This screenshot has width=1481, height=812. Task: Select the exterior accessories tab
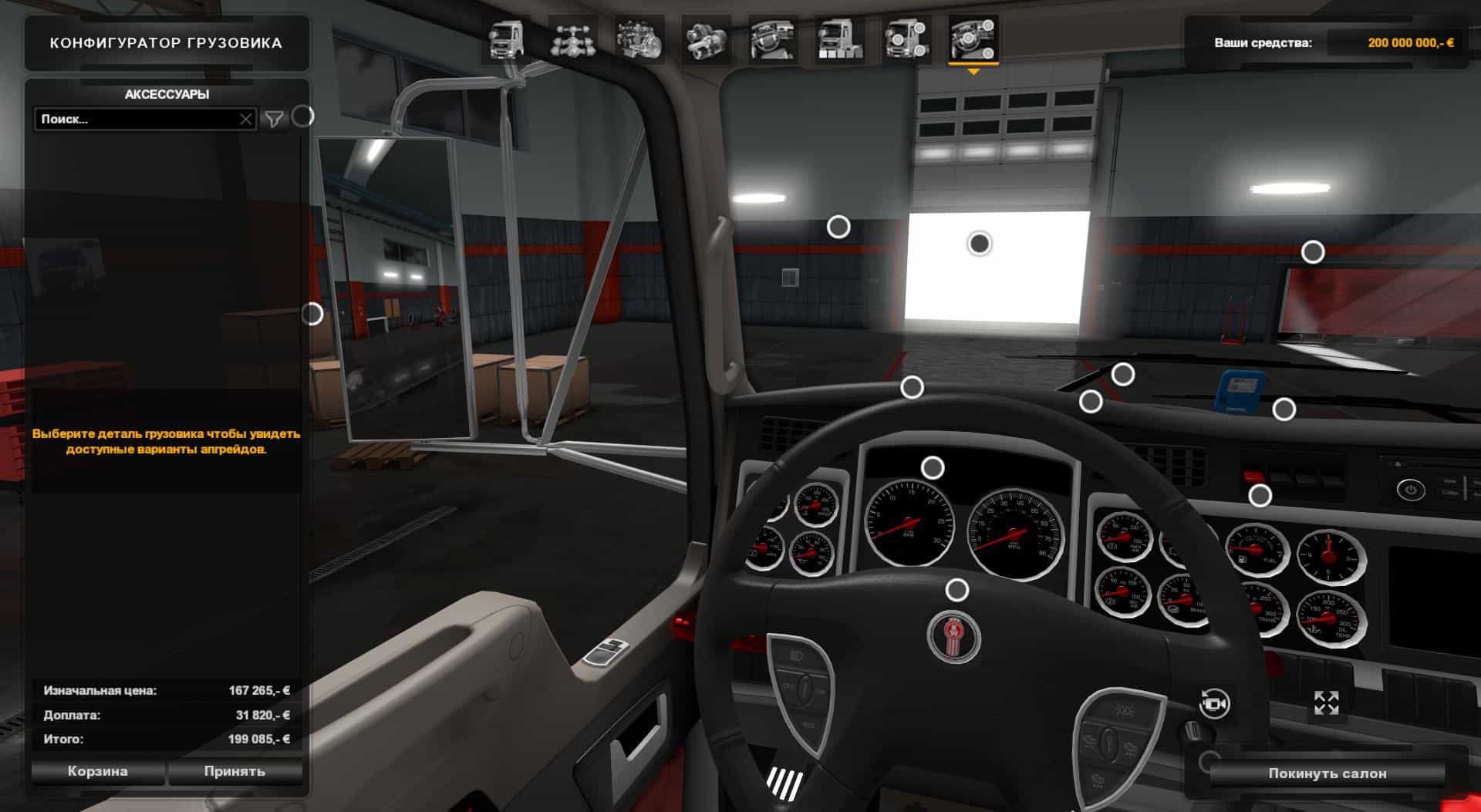pos(906,39)
